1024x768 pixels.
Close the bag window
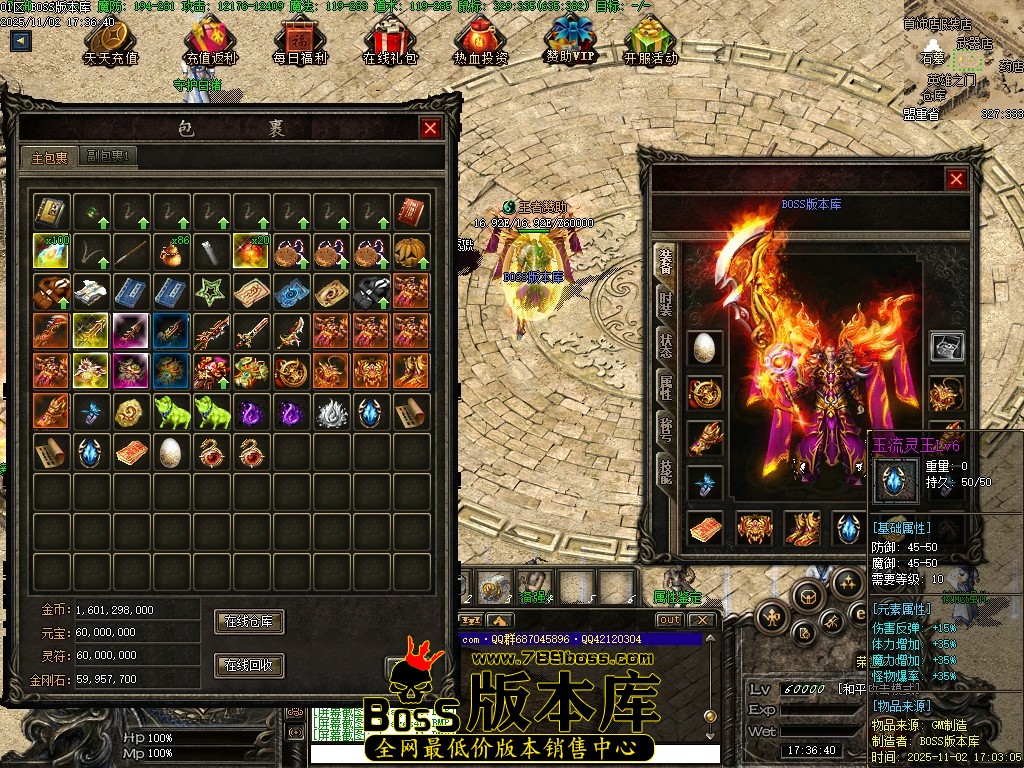tap(430, 128)
